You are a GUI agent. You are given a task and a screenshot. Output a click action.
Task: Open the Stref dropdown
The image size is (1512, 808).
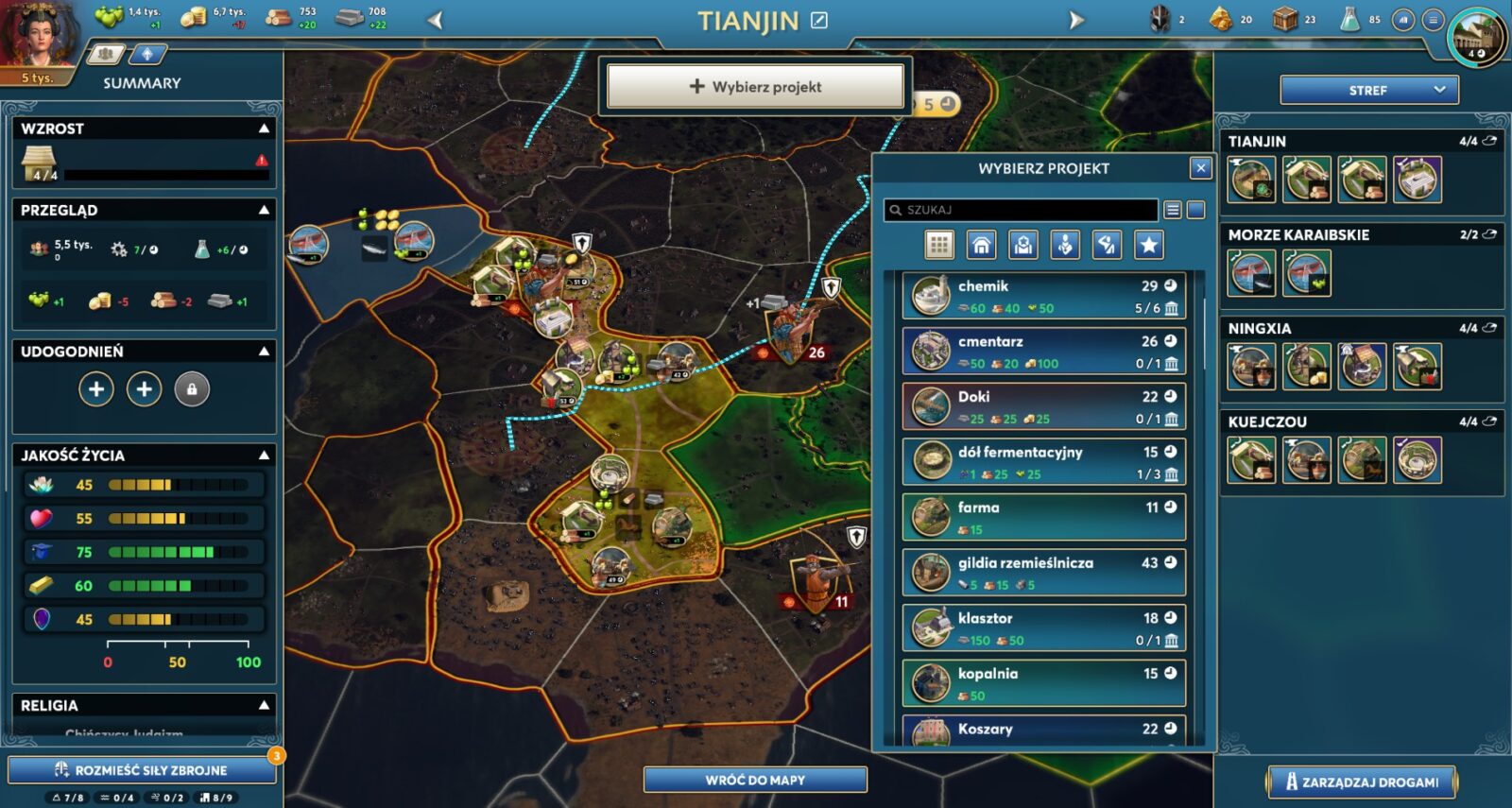1369,91
